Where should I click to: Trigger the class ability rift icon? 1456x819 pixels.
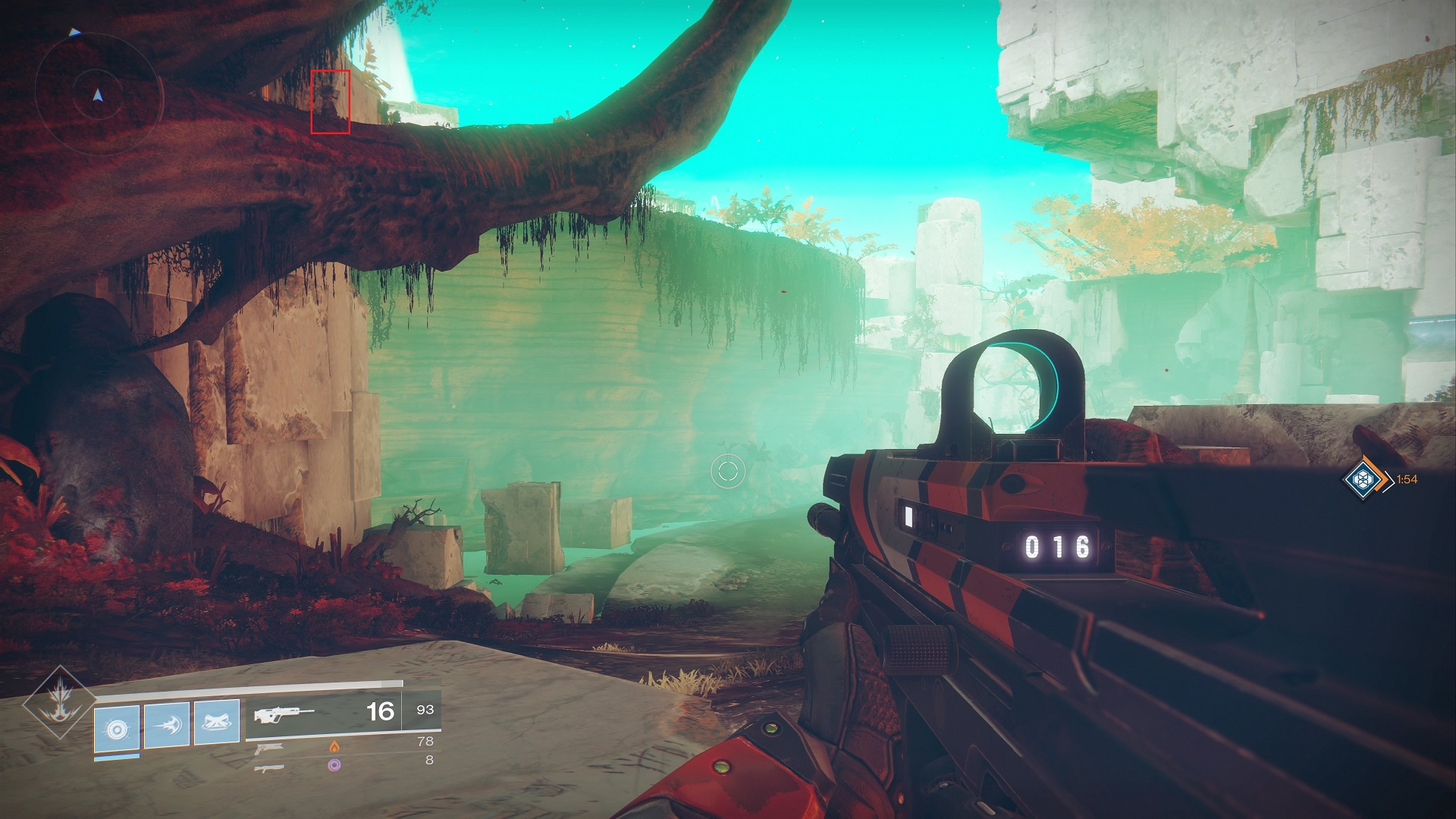[217, 720]
